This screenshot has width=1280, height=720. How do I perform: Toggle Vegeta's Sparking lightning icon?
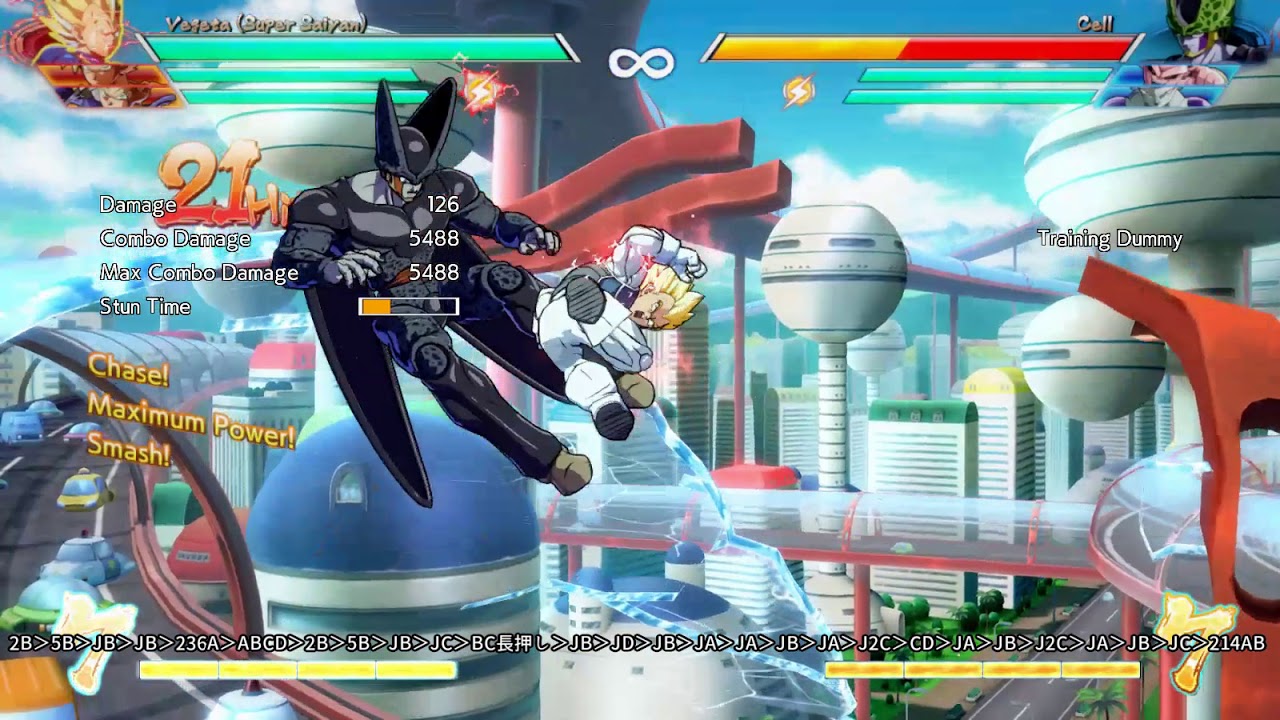pos(479,91)
